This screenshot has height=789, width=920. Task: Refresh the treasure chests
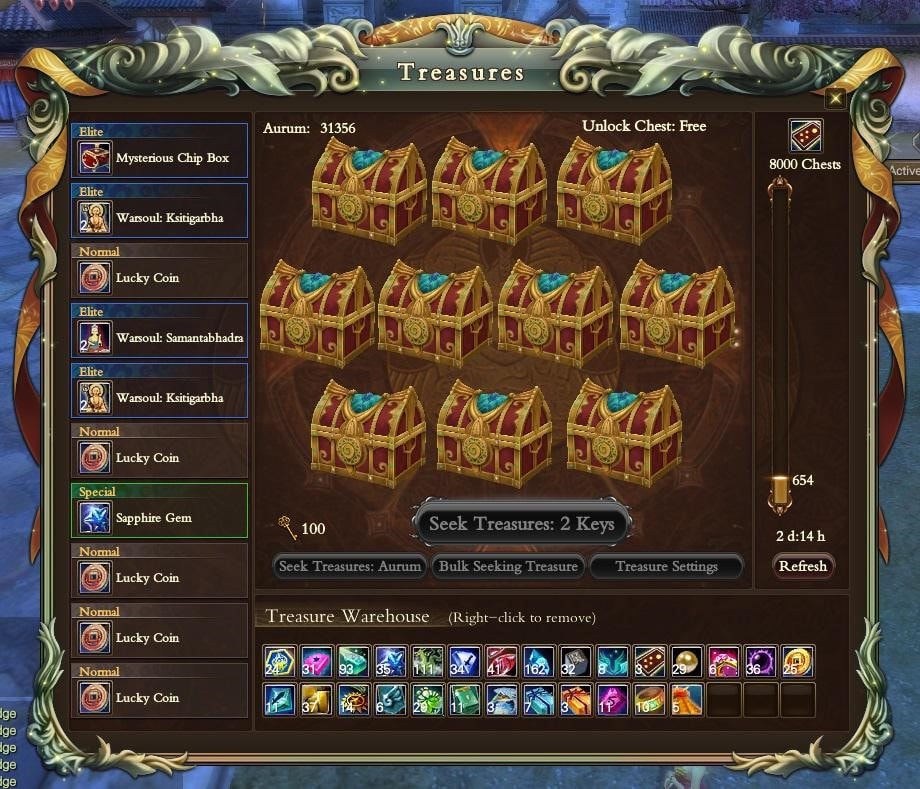pos(803,566)
